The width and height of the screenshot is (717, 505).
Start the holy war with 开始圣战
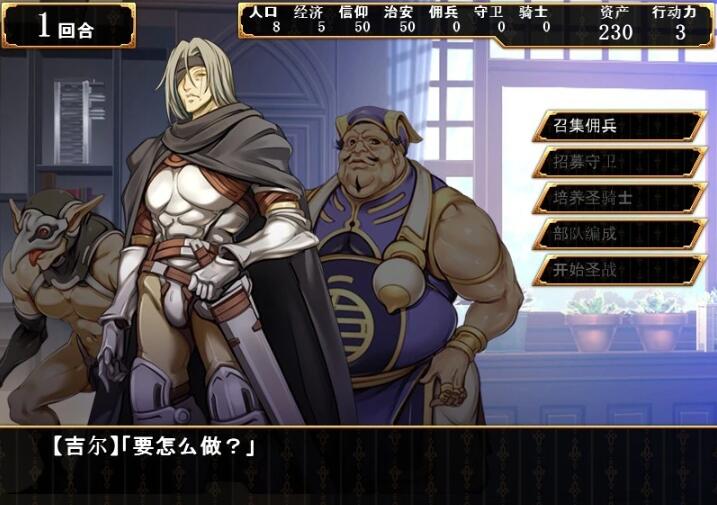(618, 270)
